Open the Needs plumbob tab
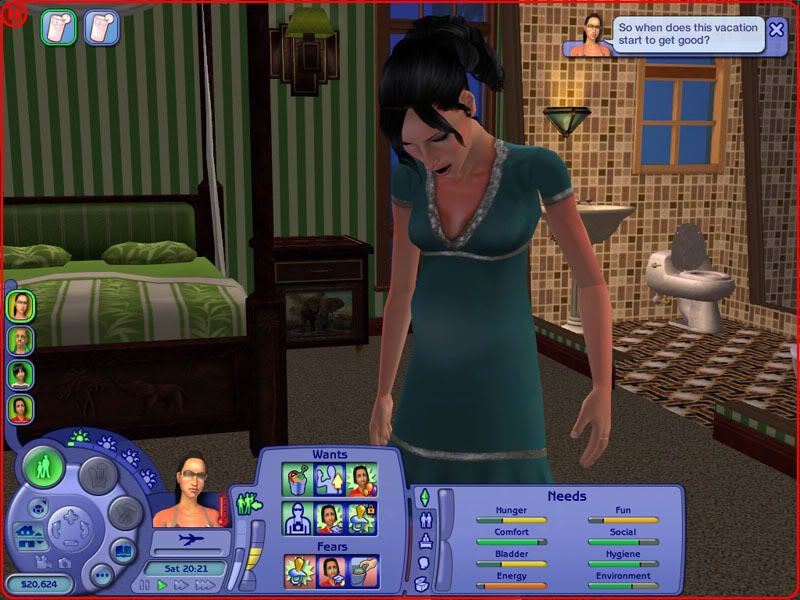 pyautogui.click(x=423, y=497)
